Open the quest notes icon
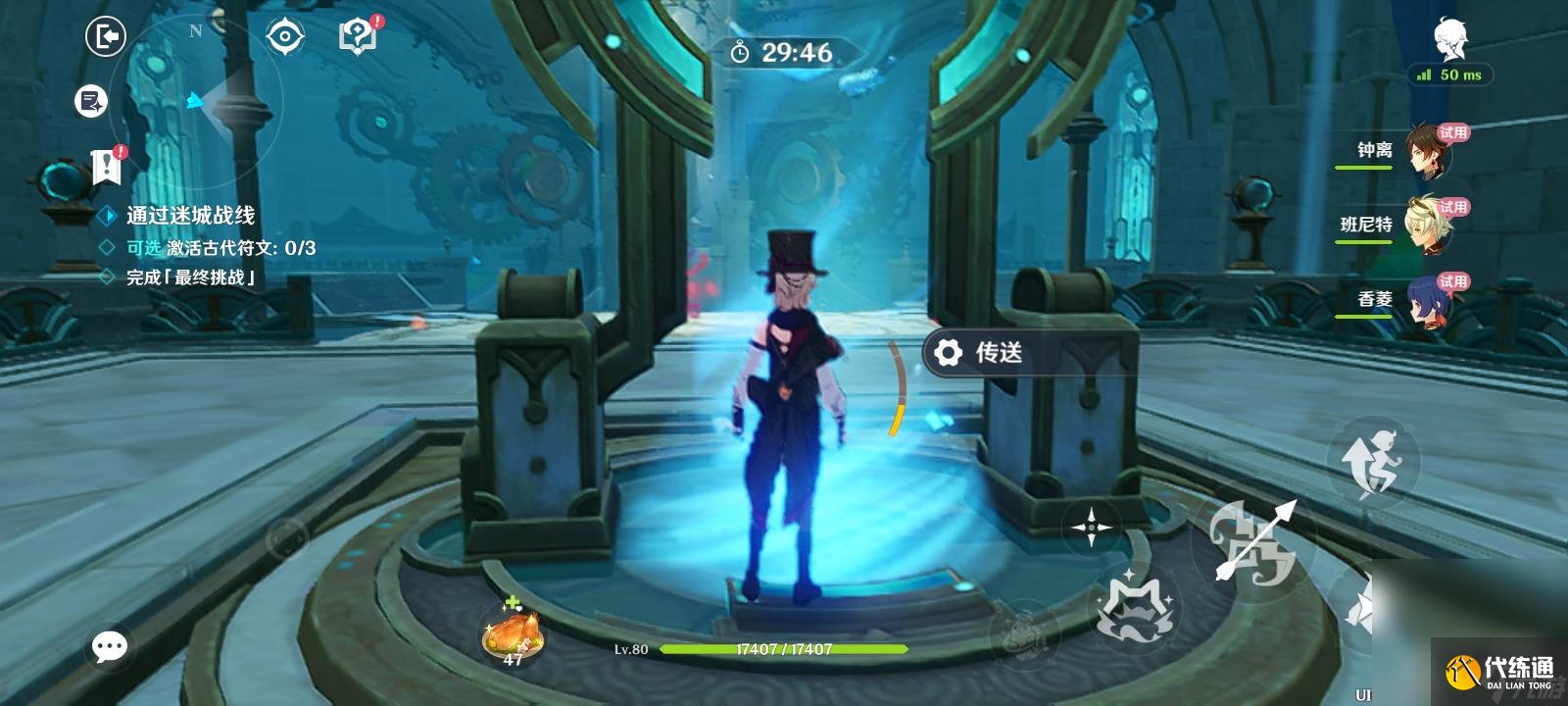The height and width of the screenshot is (706, 1568). (91, 100)
